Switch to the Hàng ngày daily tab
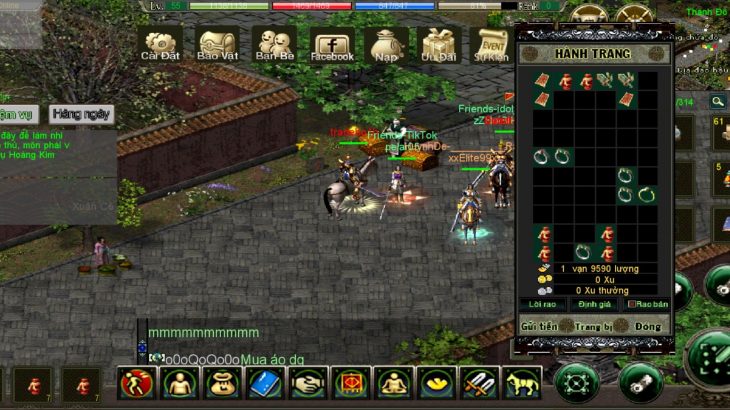730x410 pixels. click(81, 114)
